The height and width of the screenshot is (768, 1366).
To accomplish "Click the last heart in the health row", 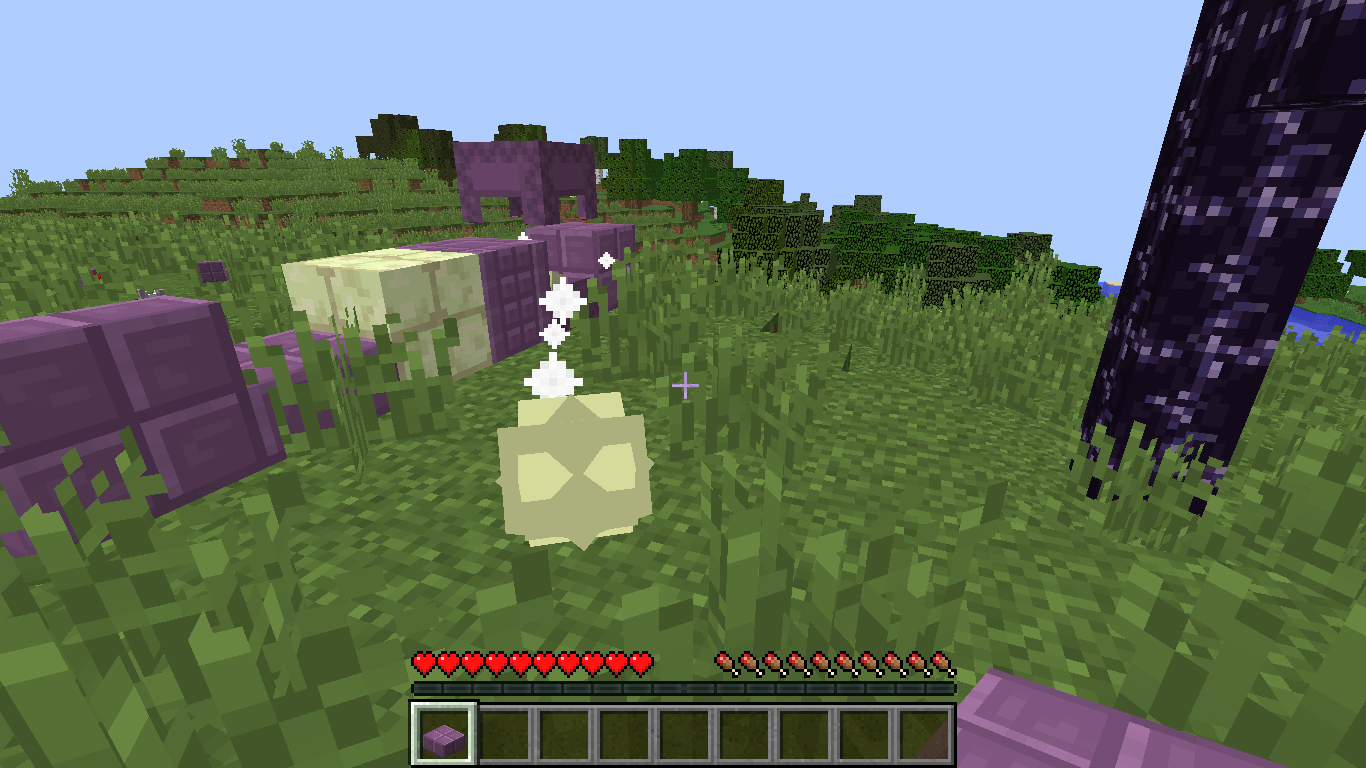I will pos(640,662).
